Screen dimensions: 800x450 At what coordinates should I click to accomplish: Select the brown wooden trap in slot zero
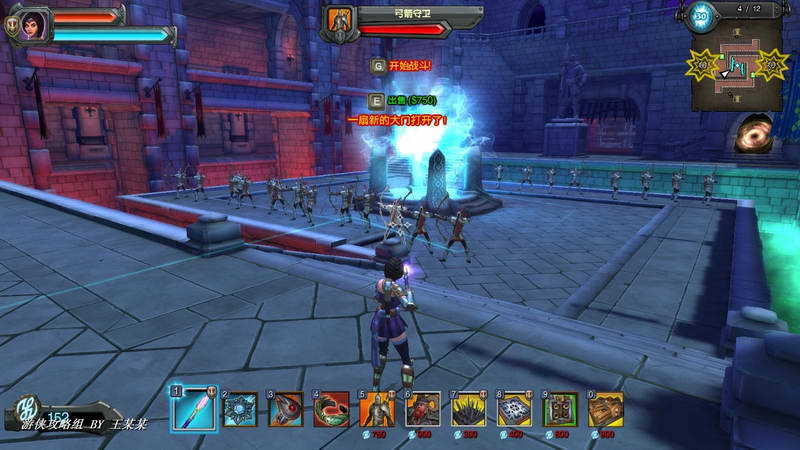coord(606,409)
